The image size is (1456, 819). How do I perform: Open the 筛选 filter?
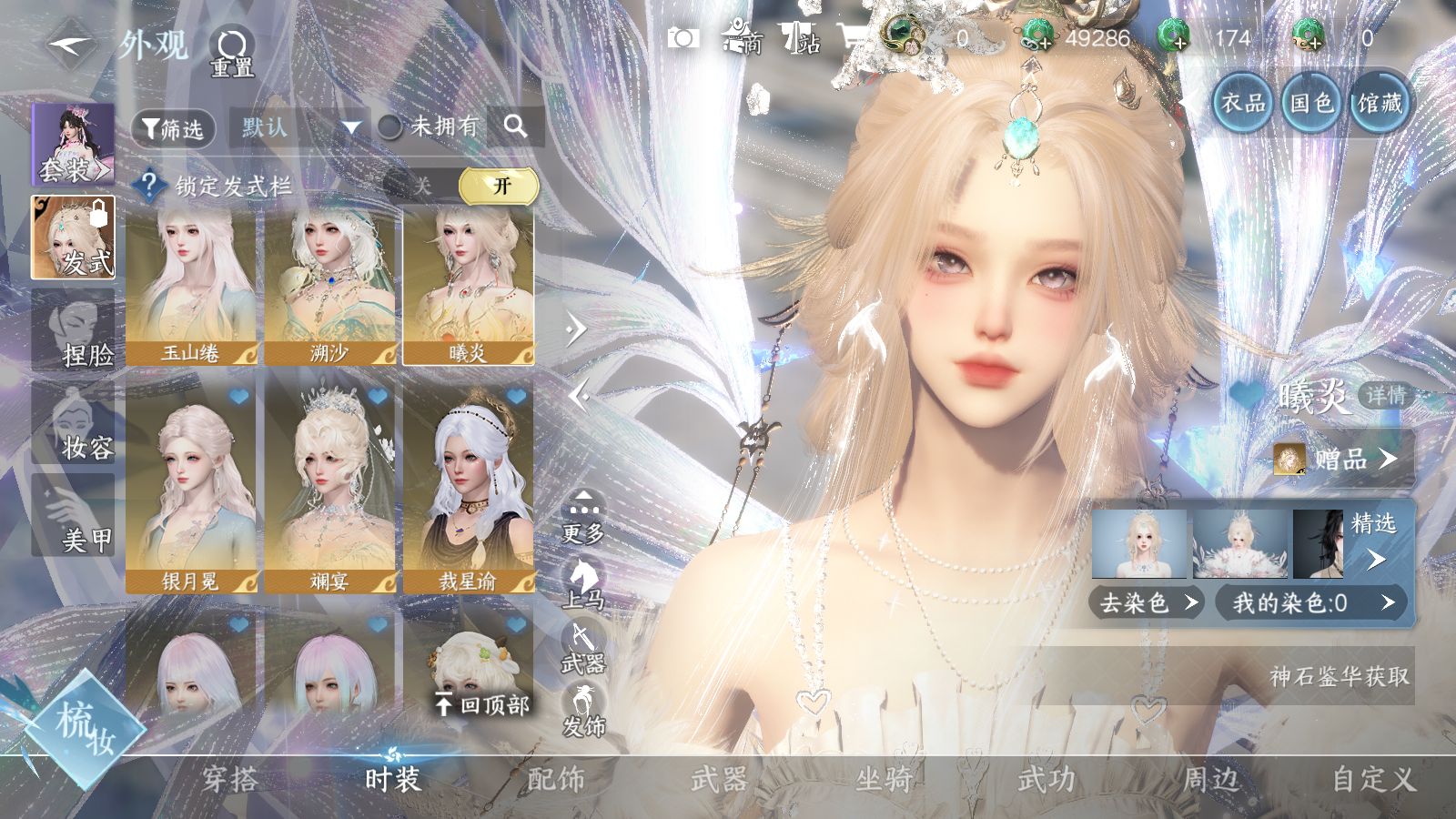pyautogui.click(x=173, y=128)
